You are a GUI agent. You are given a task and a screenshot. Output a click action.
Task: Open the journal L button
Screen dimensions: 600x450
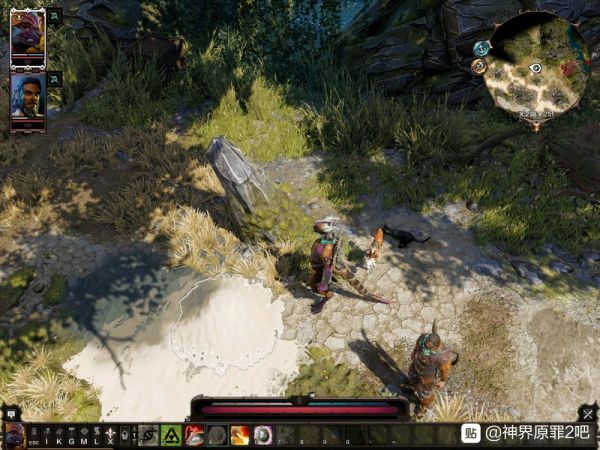[x=96, y=436]
